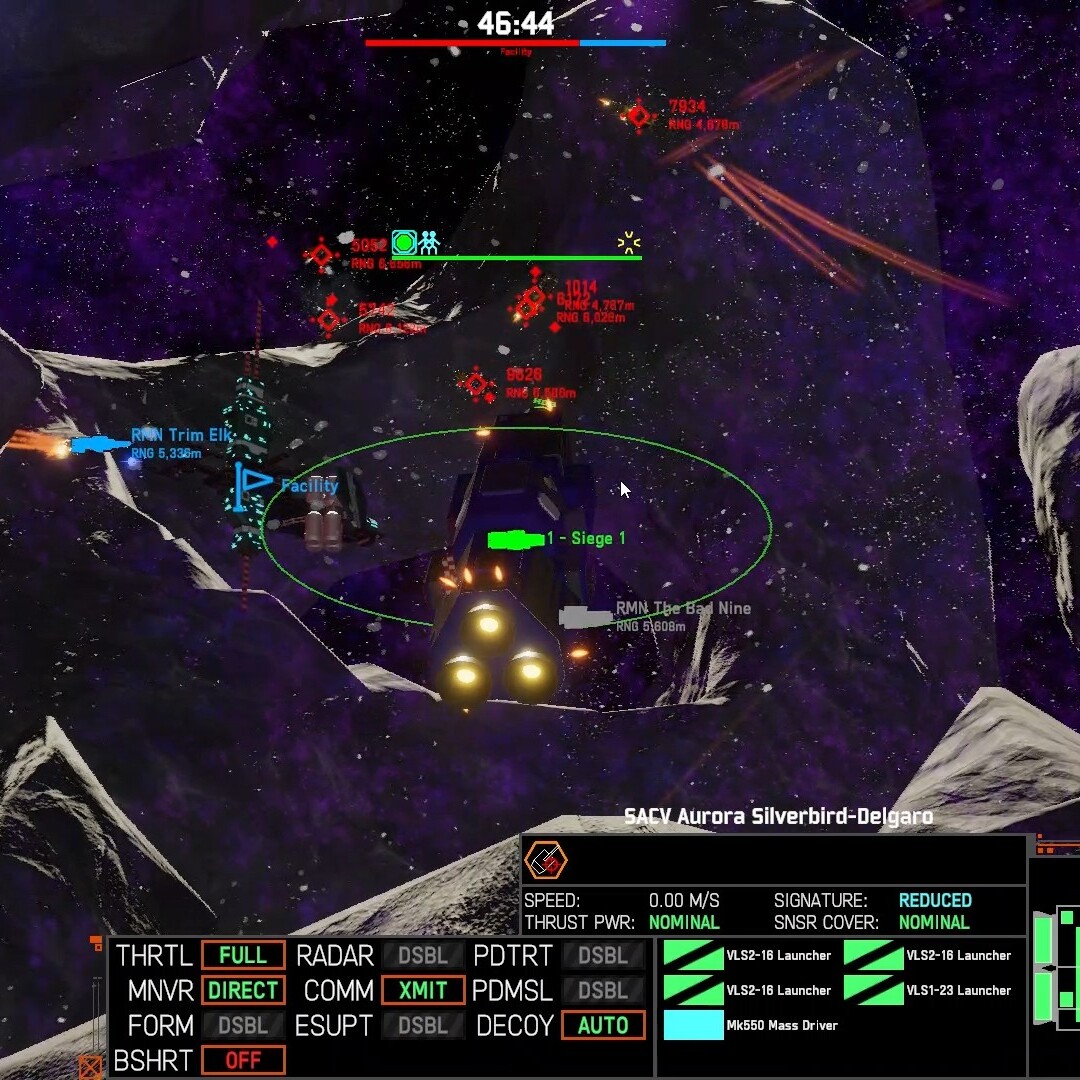Toggle the PDMSL point defense missile button

tap(603, 990)
